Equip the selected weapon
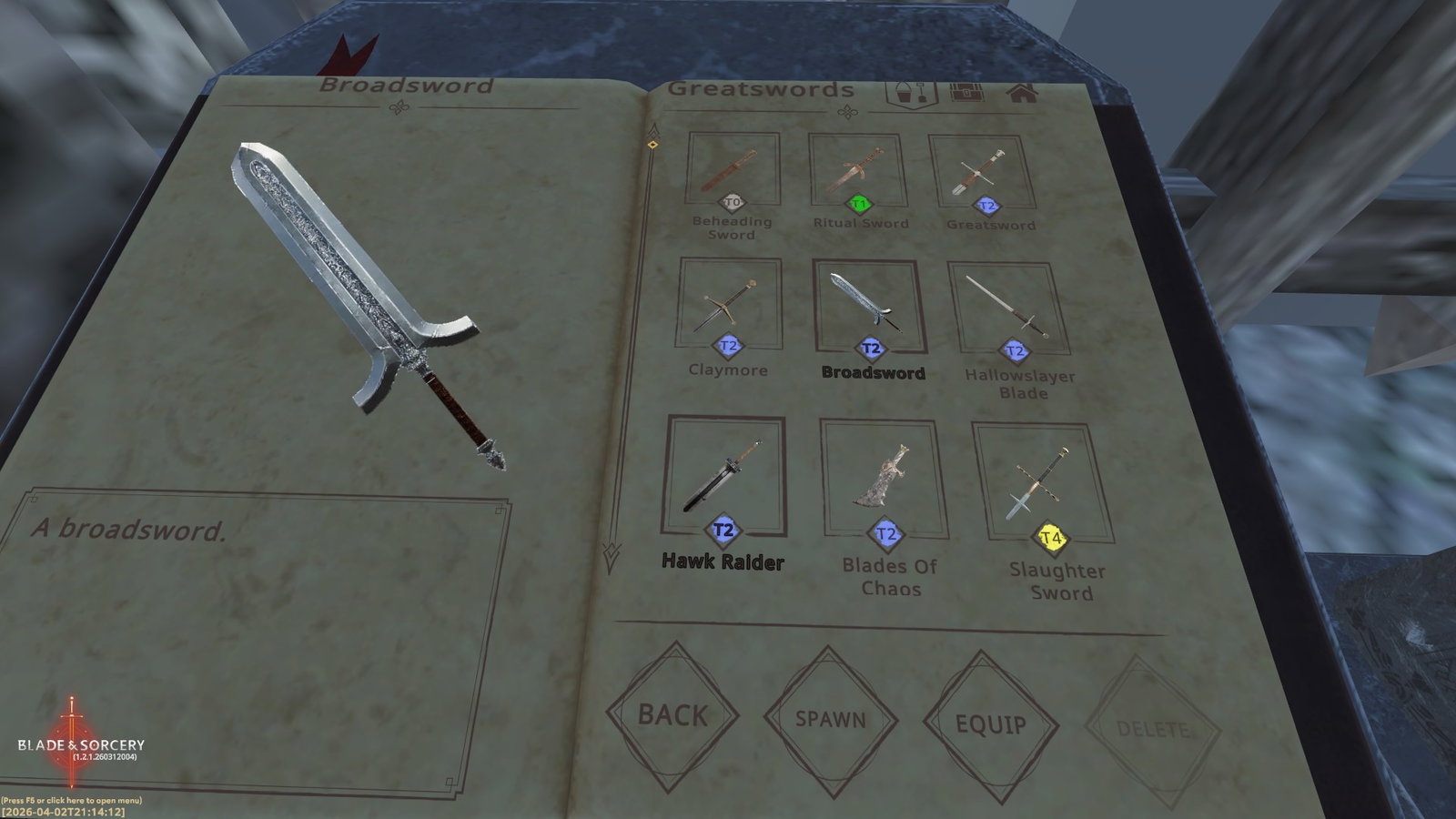1456x819 pixels. tap(990, 724)
